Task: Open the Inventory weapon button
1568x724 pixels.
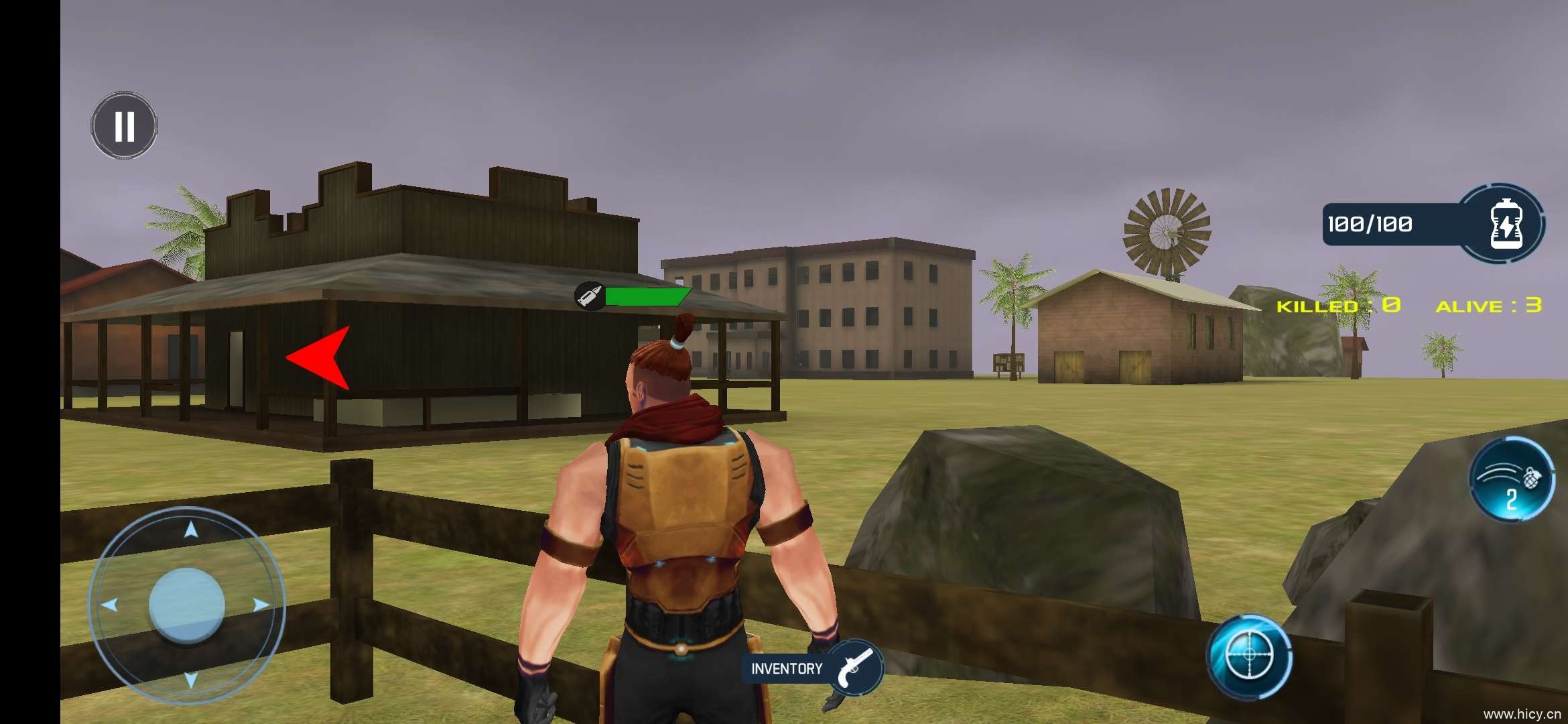Action: coord(812,668)
